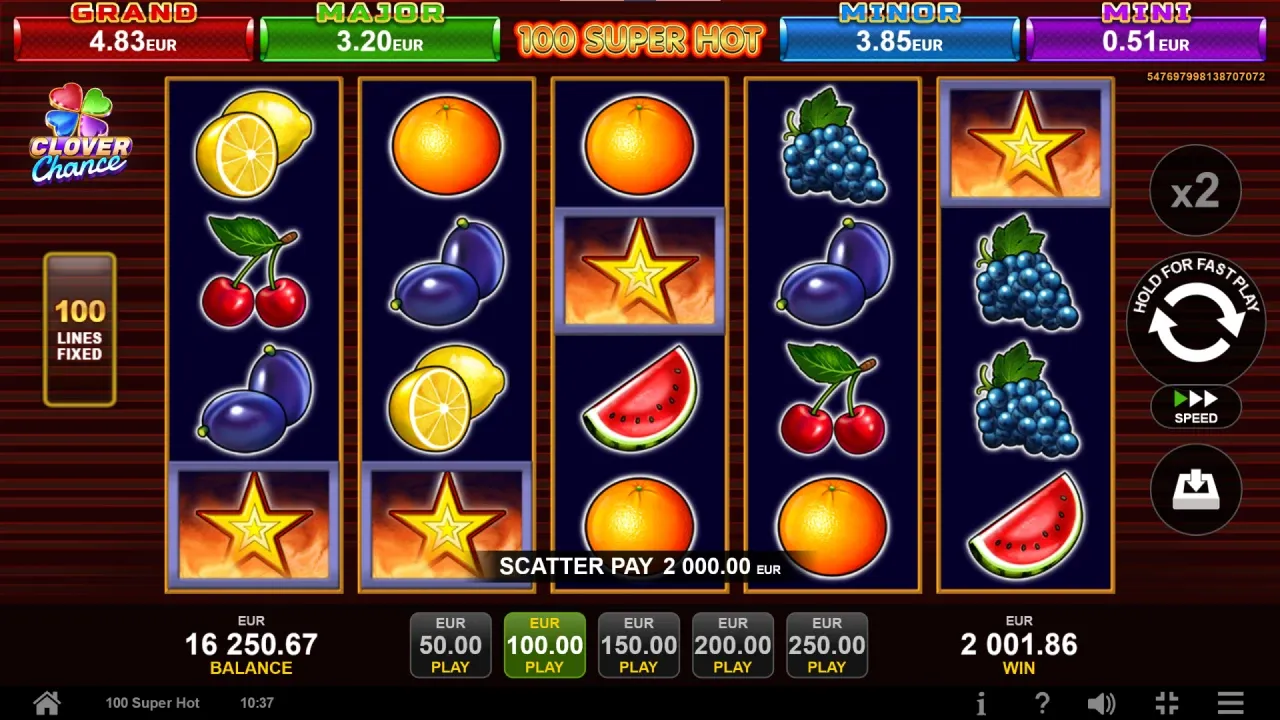Choose the 250.00 EUR play bet
This screenshot has height=720, width=1280.
pyautogui.click(x=826, y=645)
